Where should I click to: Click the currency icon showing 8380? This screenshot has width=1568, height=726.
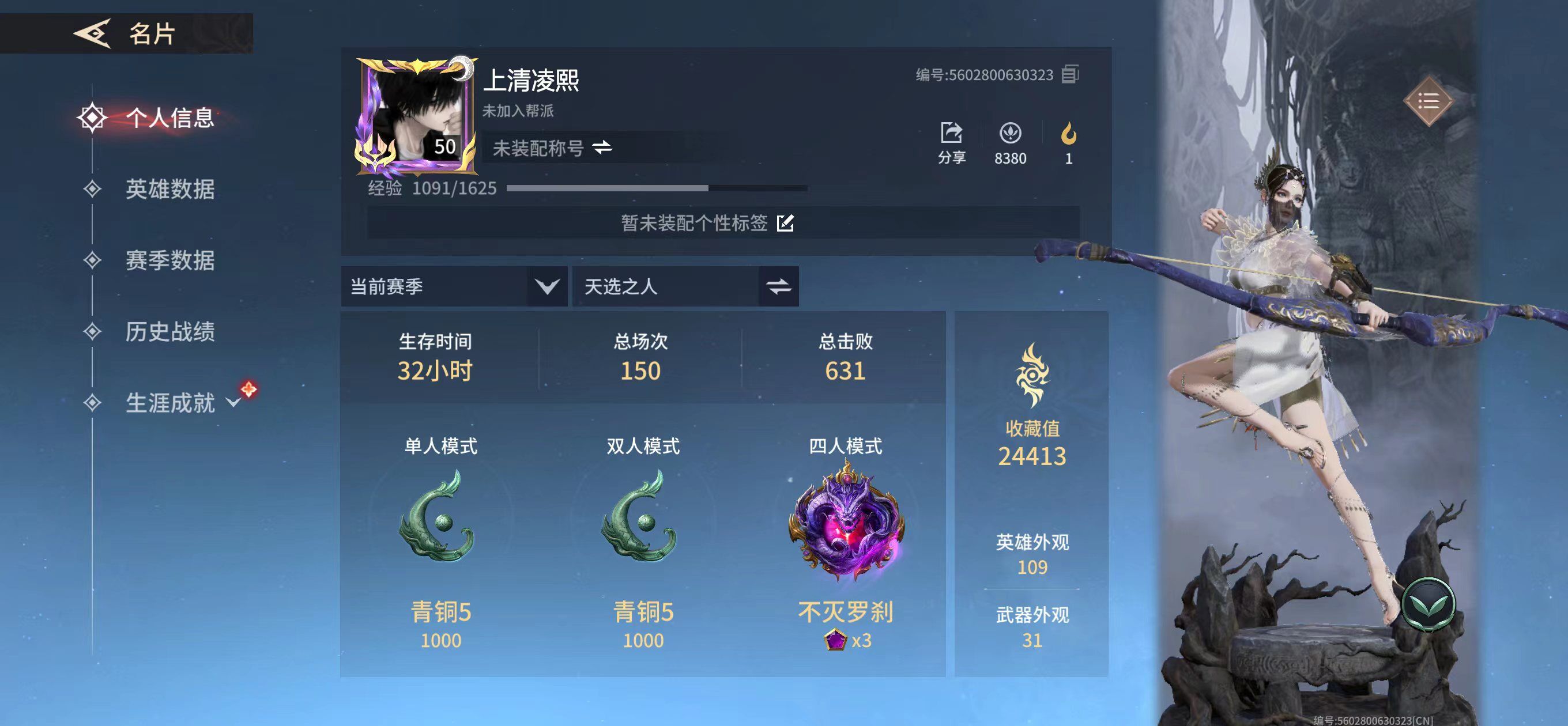[x=1011, y=133]
